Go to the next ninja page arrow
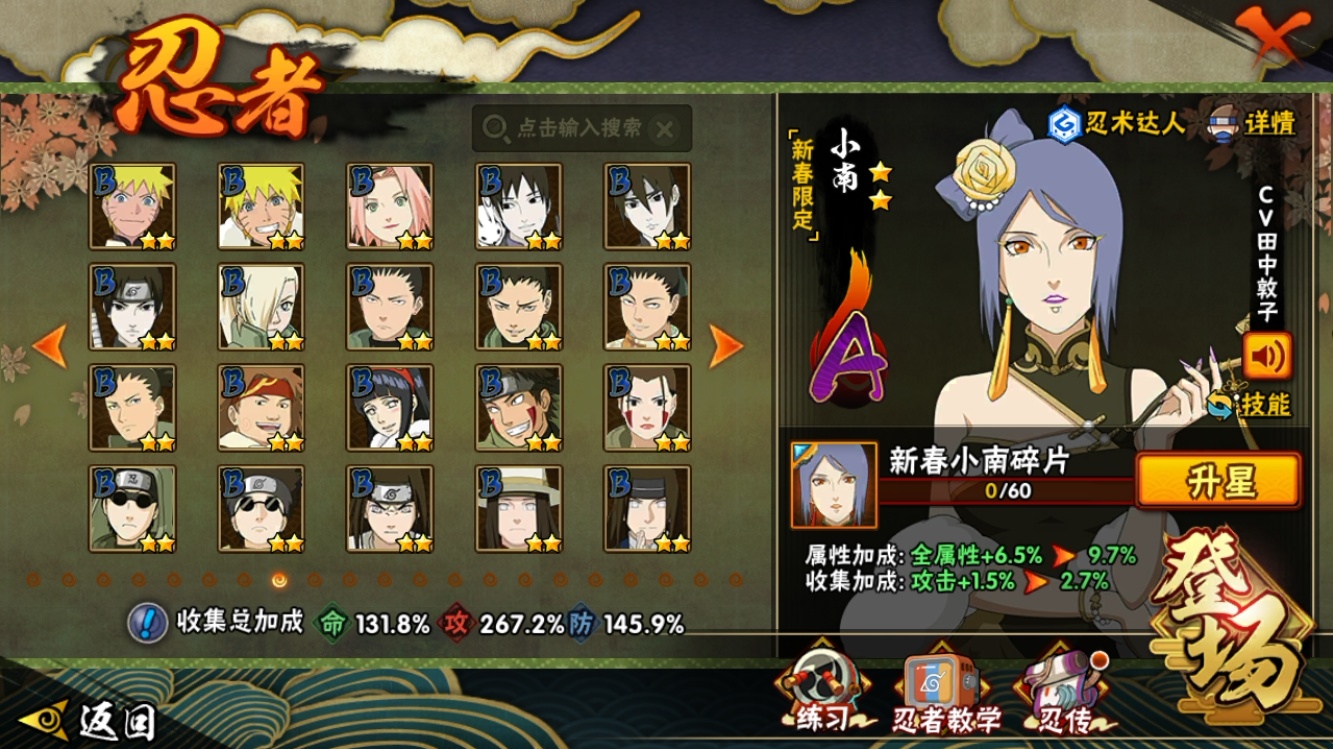Image resolution: width=1333 pixels, height=749 pixels. click(726, 346)
